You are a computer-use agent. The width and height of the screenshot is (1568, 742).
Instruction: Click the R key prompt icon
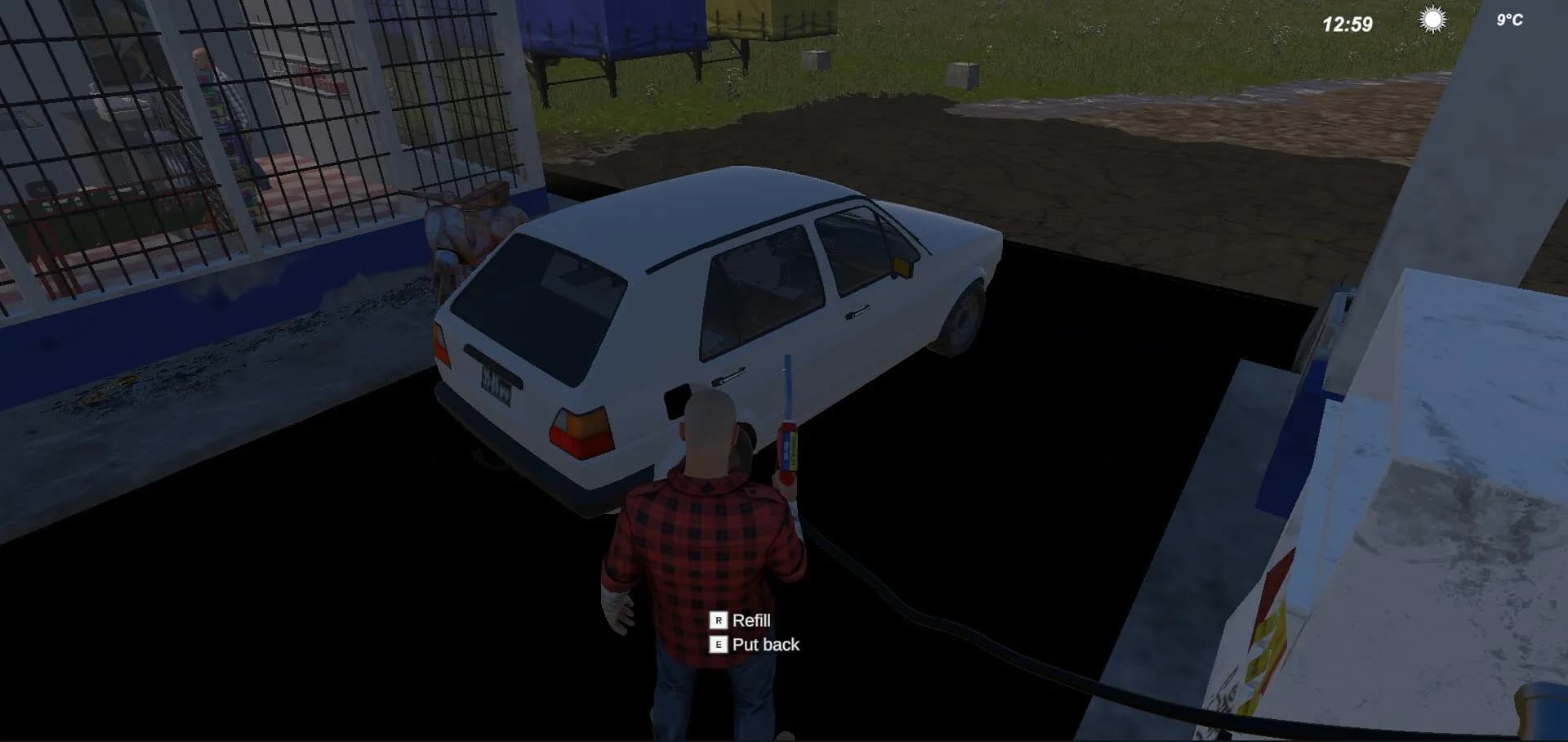click(718, 621)
